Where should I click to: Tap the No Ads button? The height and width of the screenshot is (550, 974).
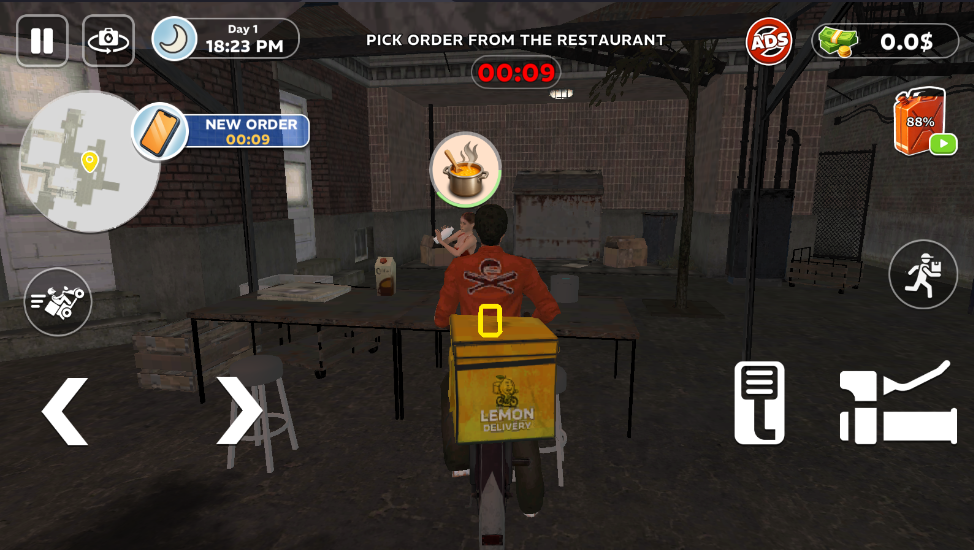click(x=769, y=42)
